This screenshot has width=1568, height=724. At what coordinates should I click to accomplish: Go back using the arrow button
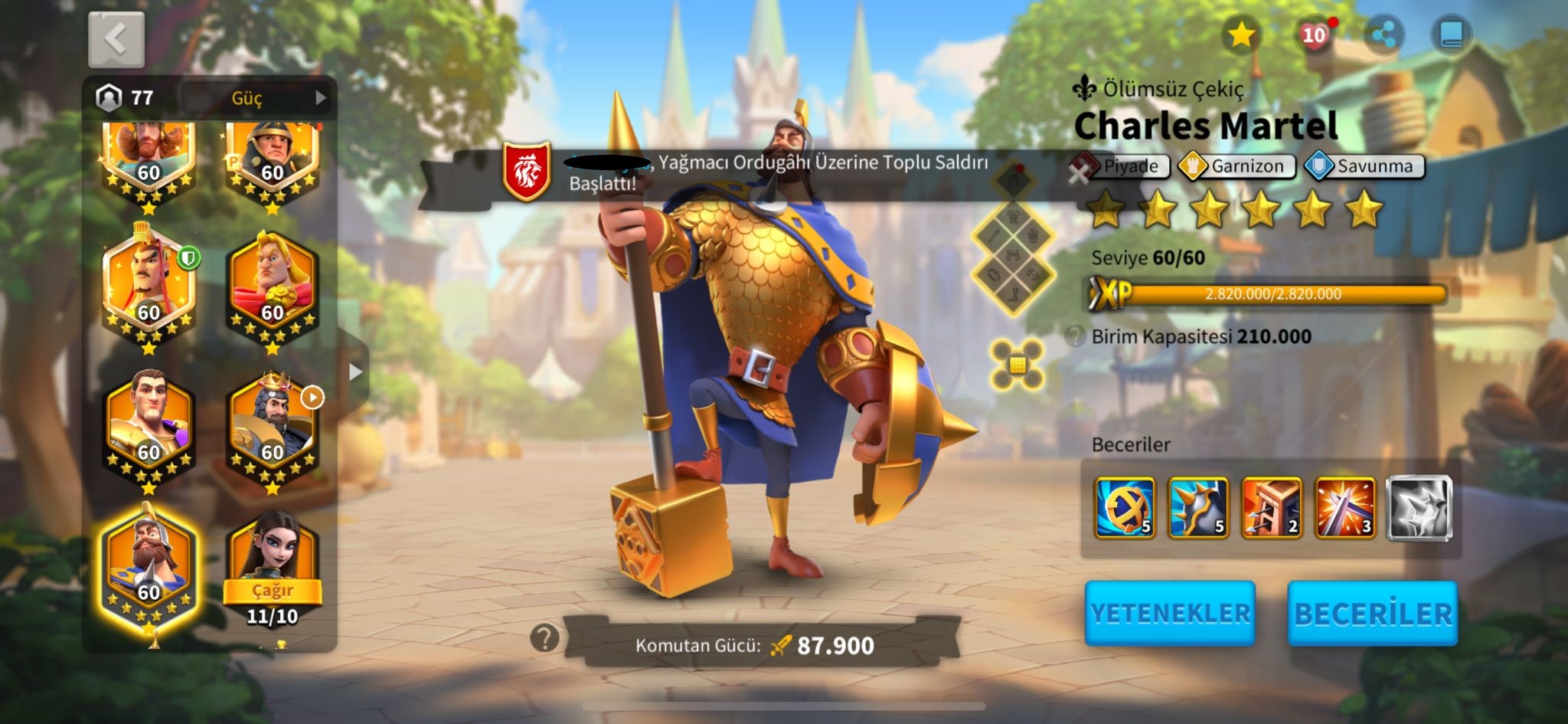click(116, 39)
